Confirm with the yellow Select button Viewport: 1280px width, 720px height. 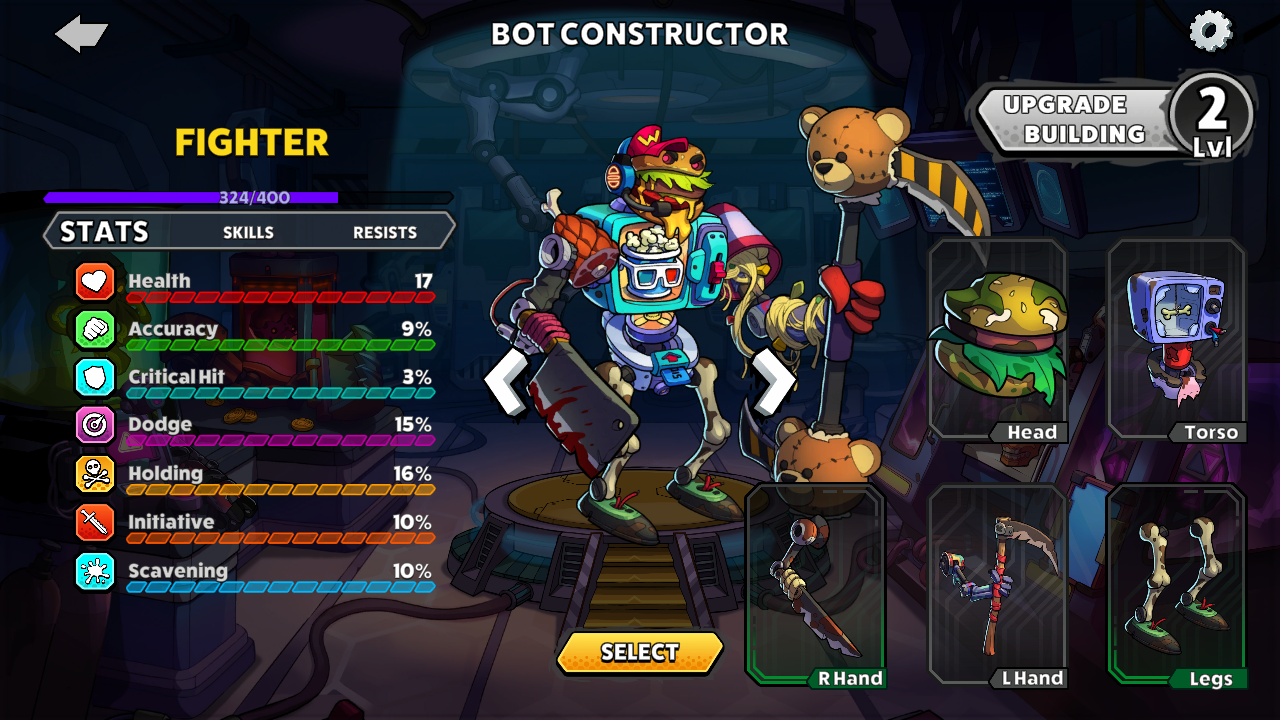tap(640, 652)
